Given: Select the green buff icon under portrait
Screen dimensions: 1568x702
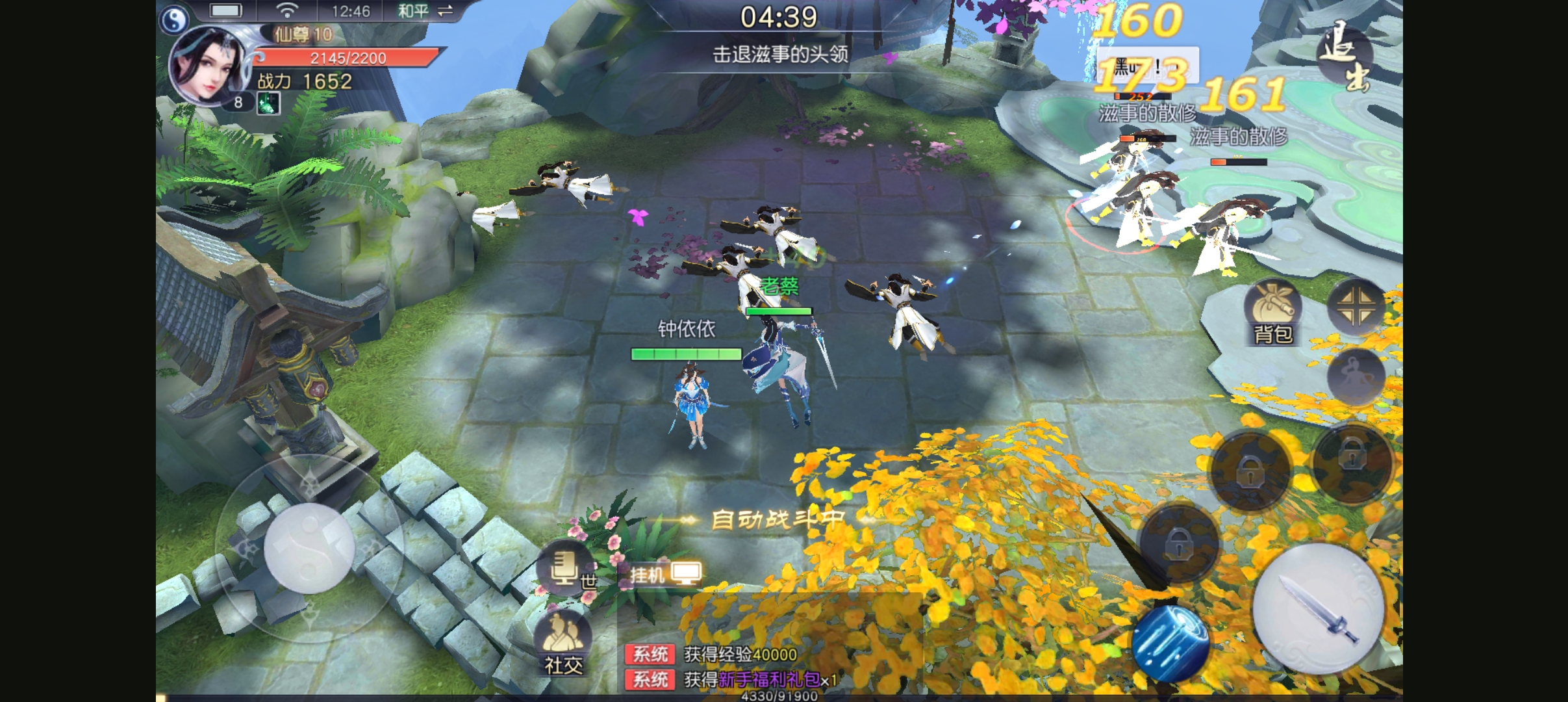Looking at the screenshot, I should coord(268,103).
